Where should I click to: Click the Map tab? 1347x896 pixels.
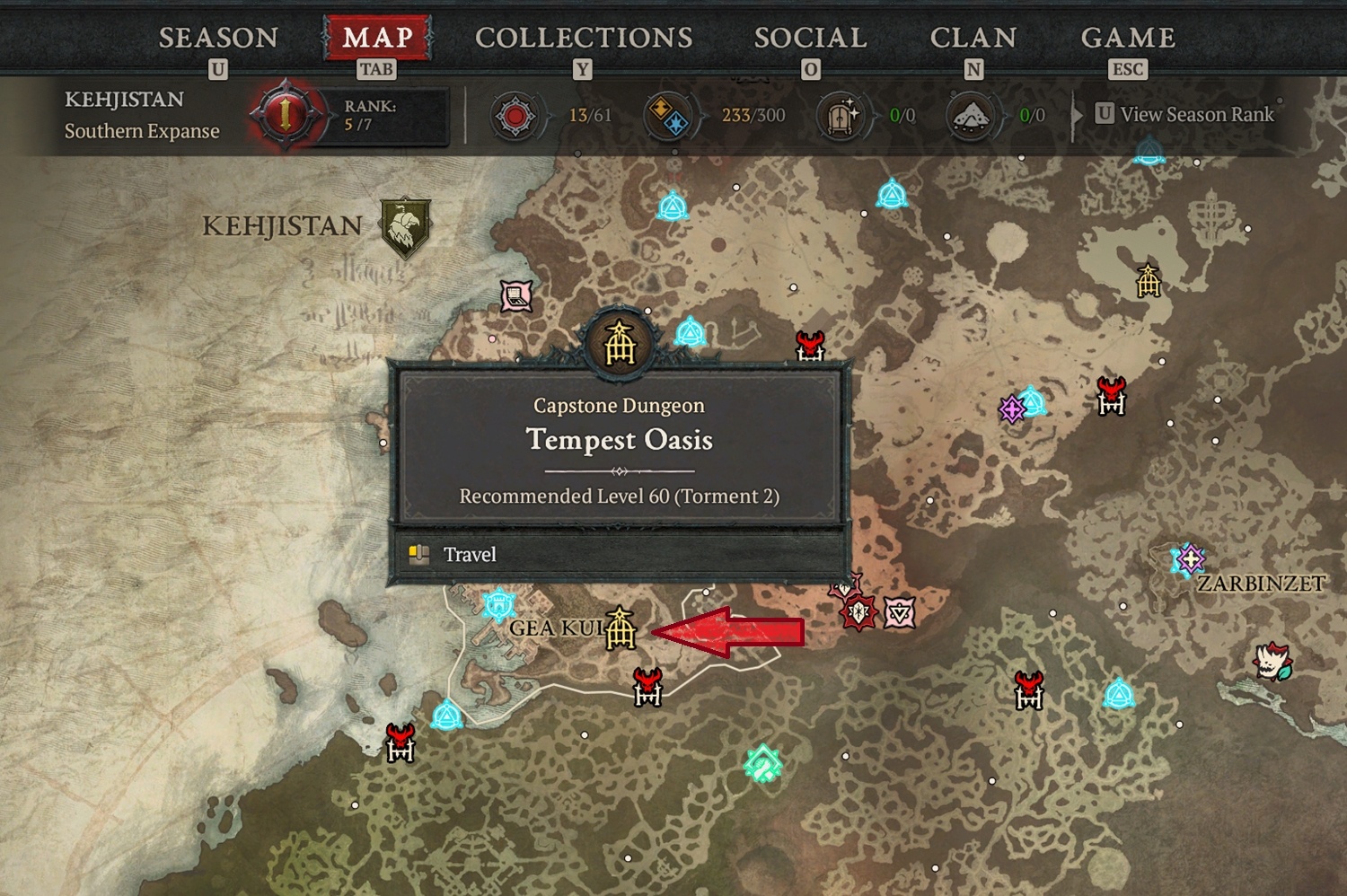(377, 38)
